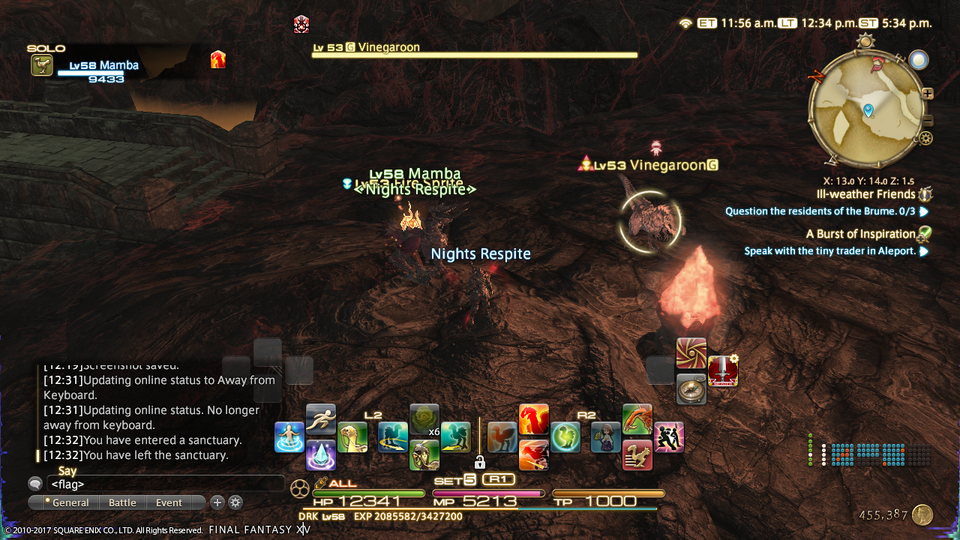Open chat log settings gear
The image size is (960, 540).
(x=236, y=502)
